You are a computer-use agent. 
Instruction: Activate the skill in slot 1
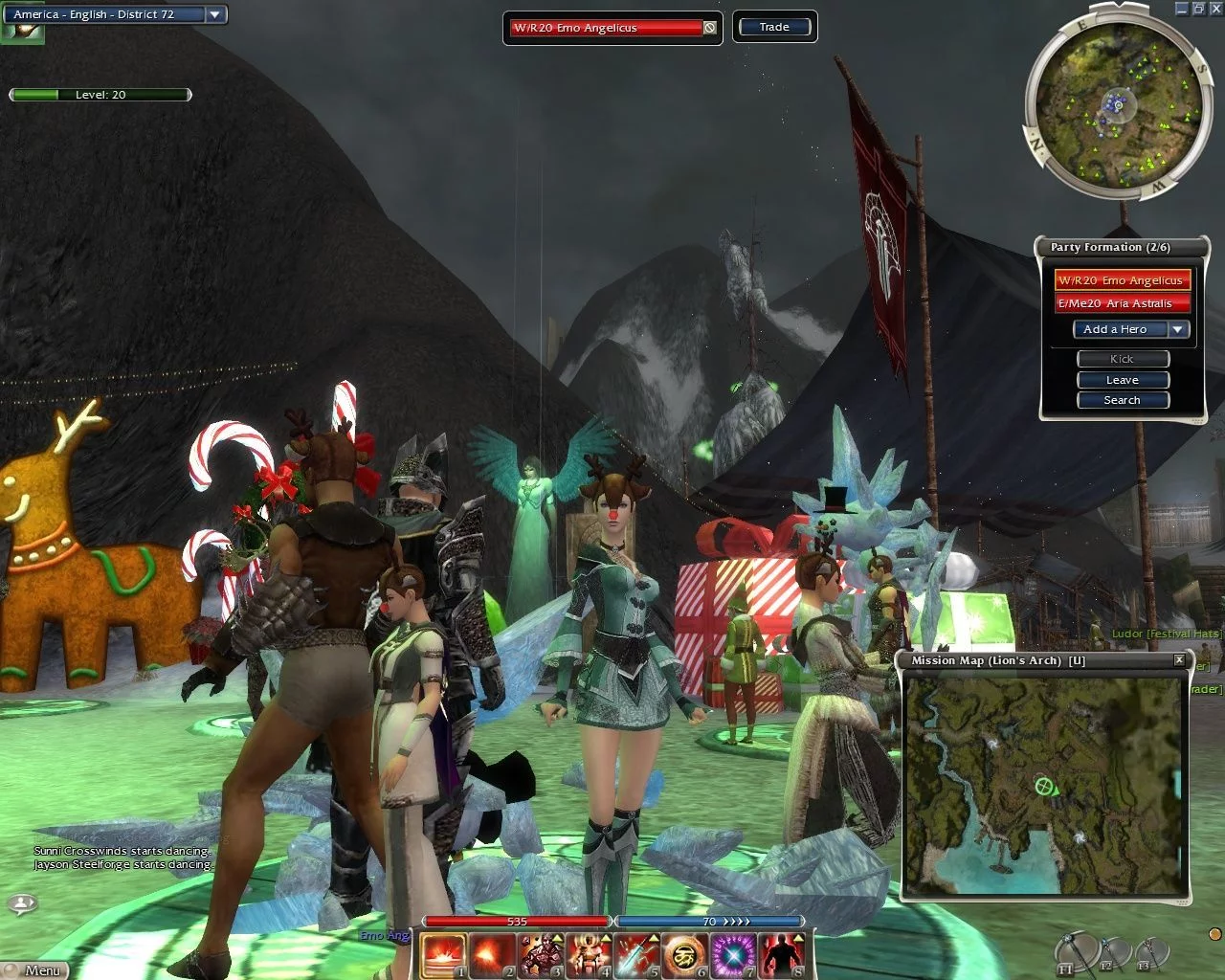click(x=443, y=956)
